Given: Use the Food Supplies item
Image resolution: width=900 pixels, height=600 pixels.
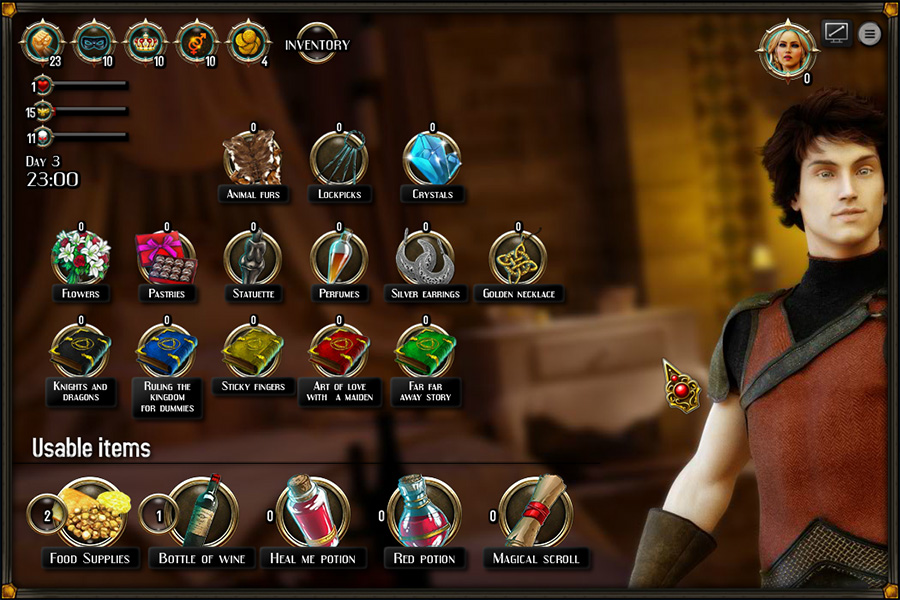Looking at the screenshot, I should tap(92, 512).
